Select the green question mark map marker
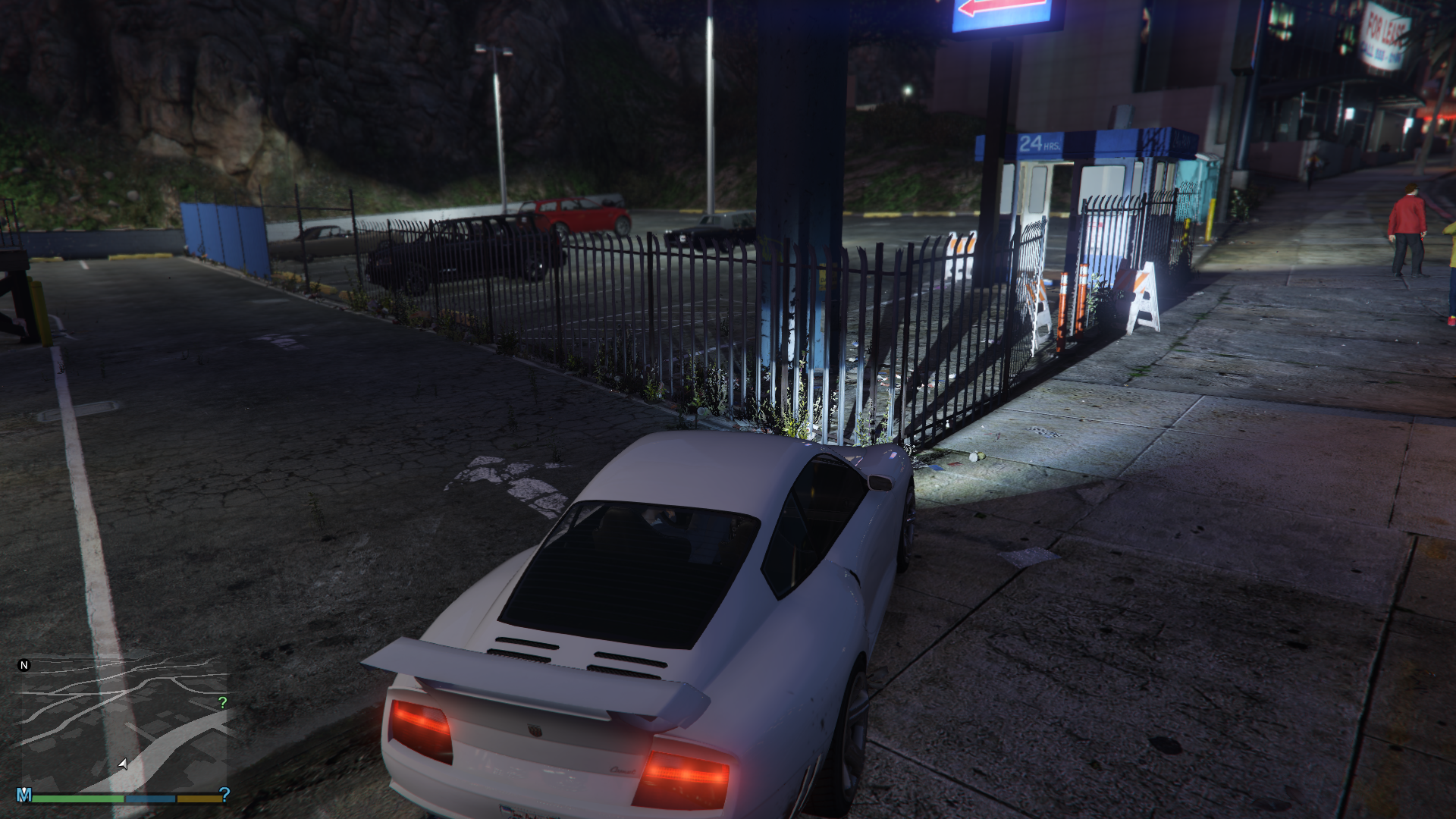Viewport: 1456px width, 819px height. point(222,703)
